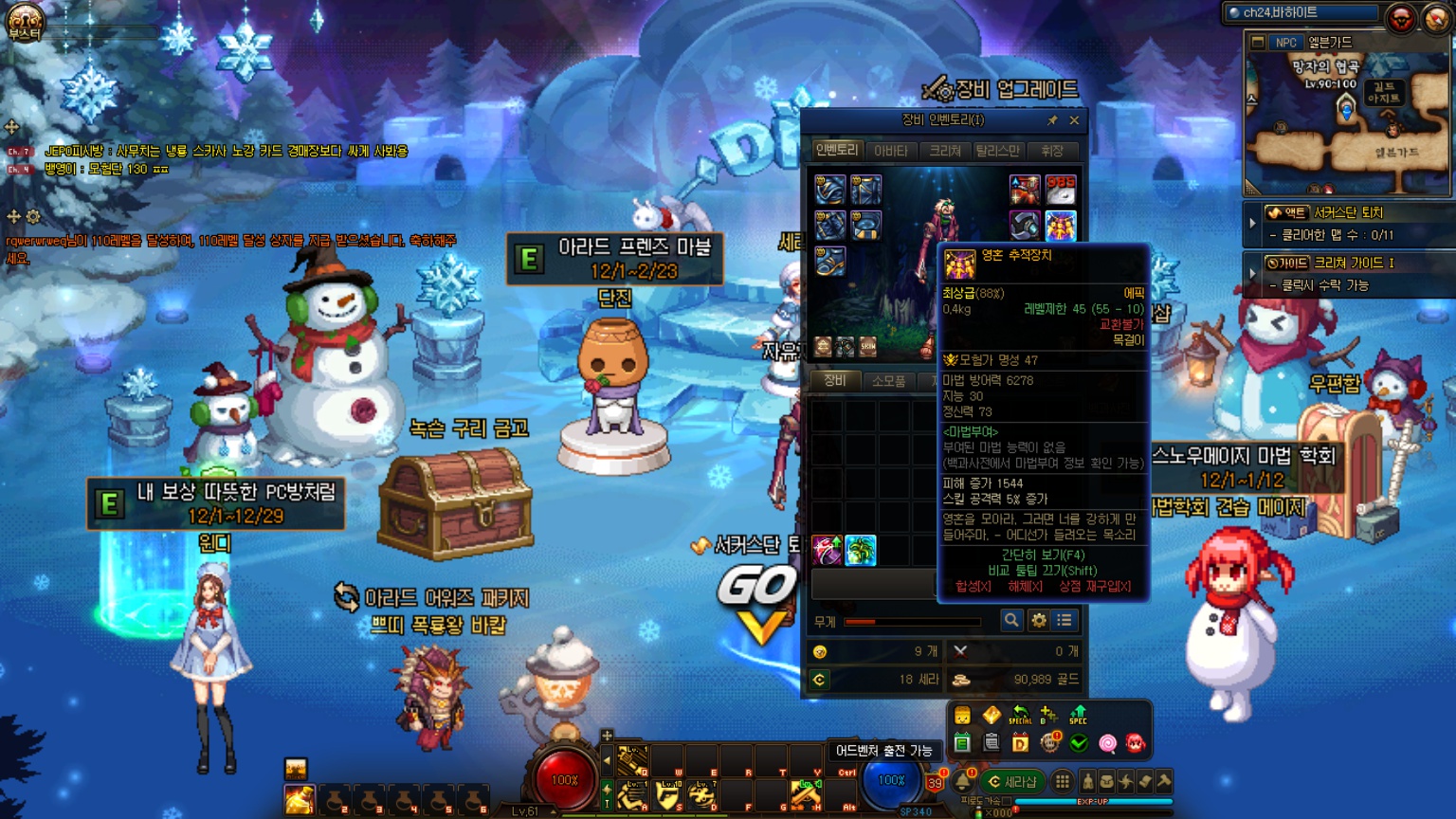
Task: Switch to the 아바타 (Avatar) tab
Action: 890,151
